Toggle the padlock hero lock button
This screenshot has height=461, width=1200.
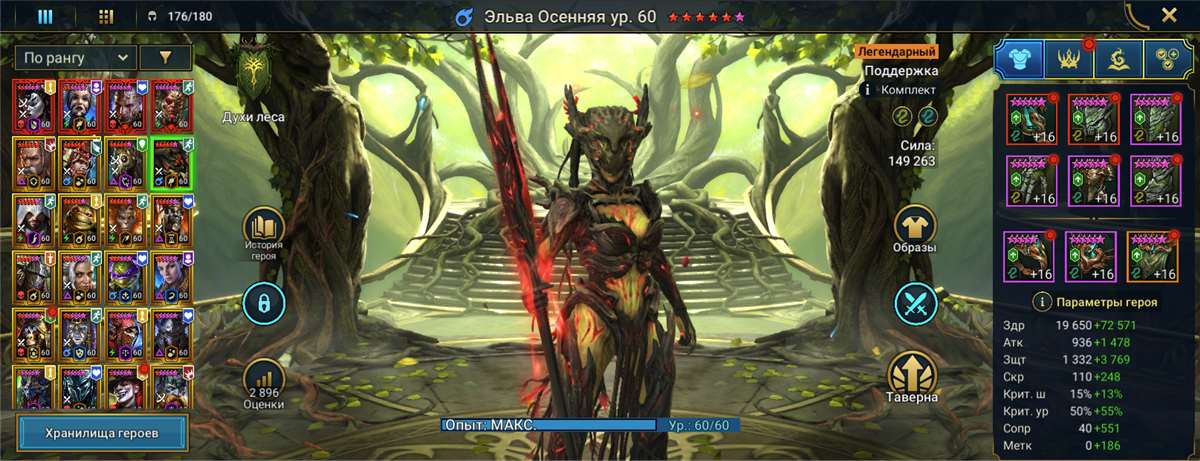(264, 303)
